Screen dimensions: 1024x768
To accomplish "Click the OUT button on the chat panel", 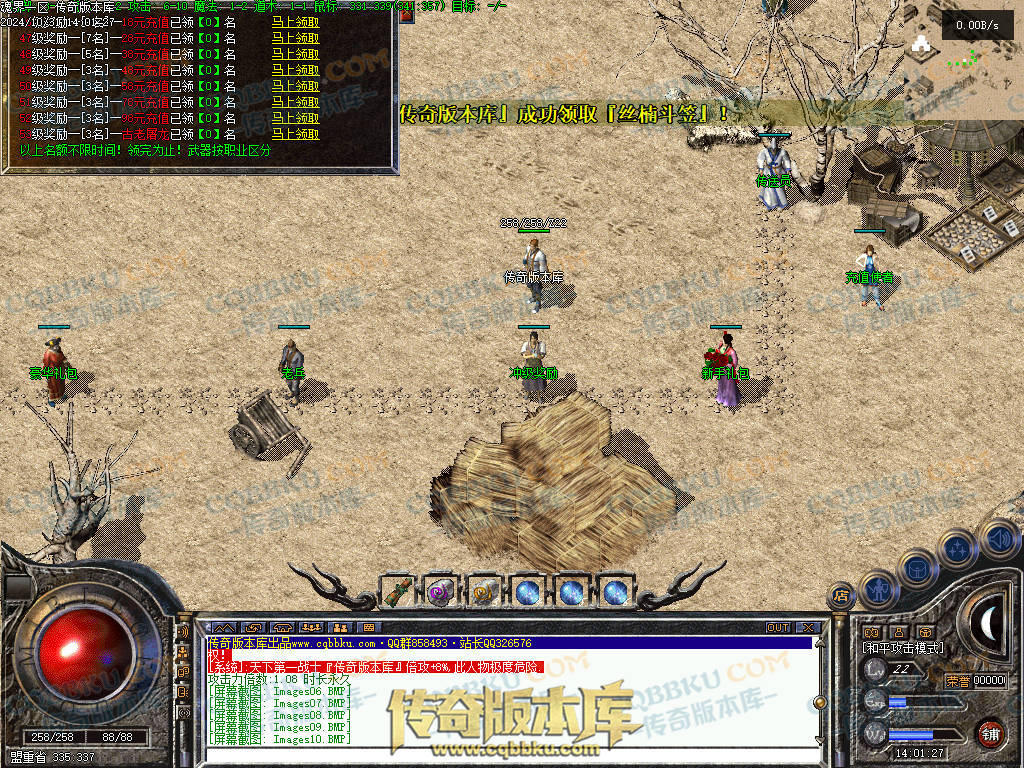I will pyautogui.click(x=777, y=627).
